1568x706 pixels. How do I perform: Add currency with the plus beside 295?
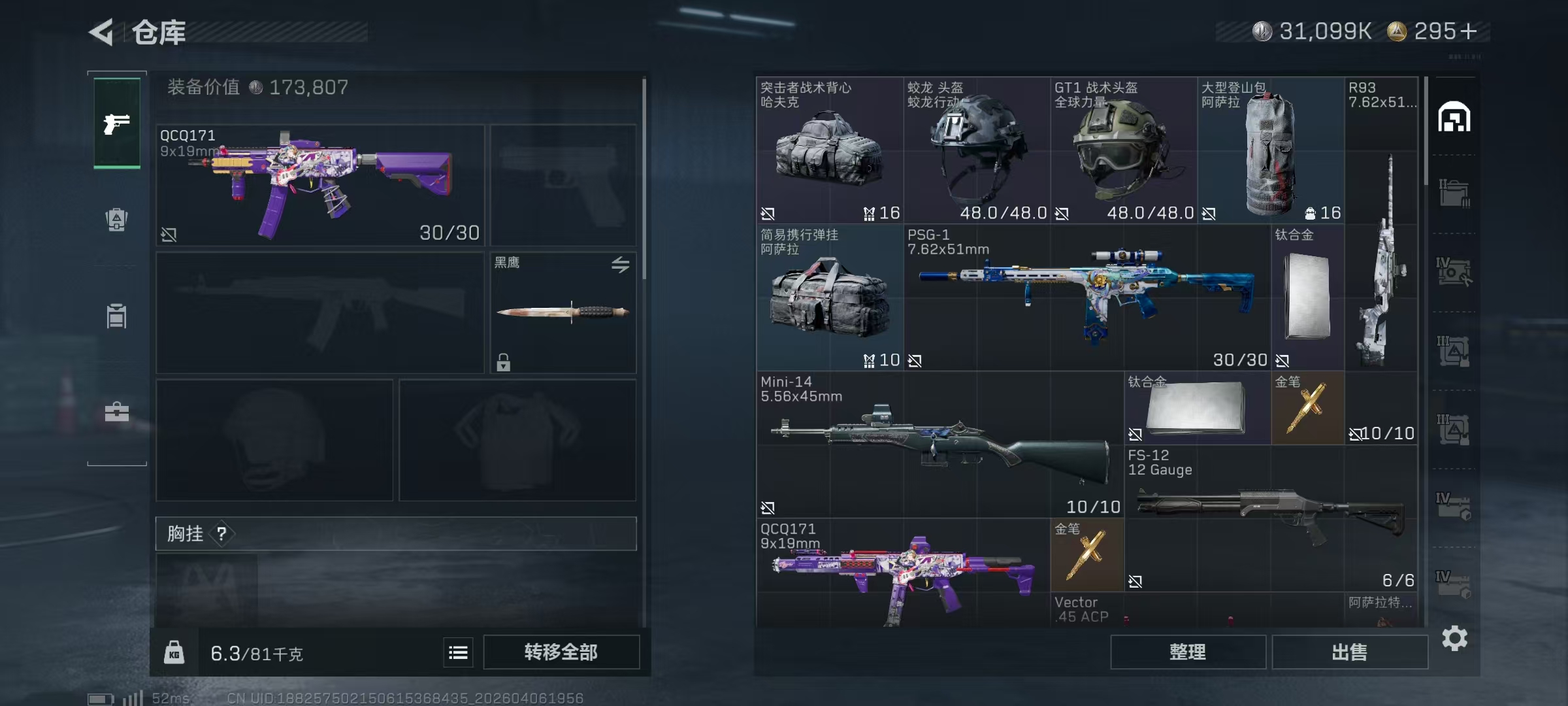[1468, 31]
